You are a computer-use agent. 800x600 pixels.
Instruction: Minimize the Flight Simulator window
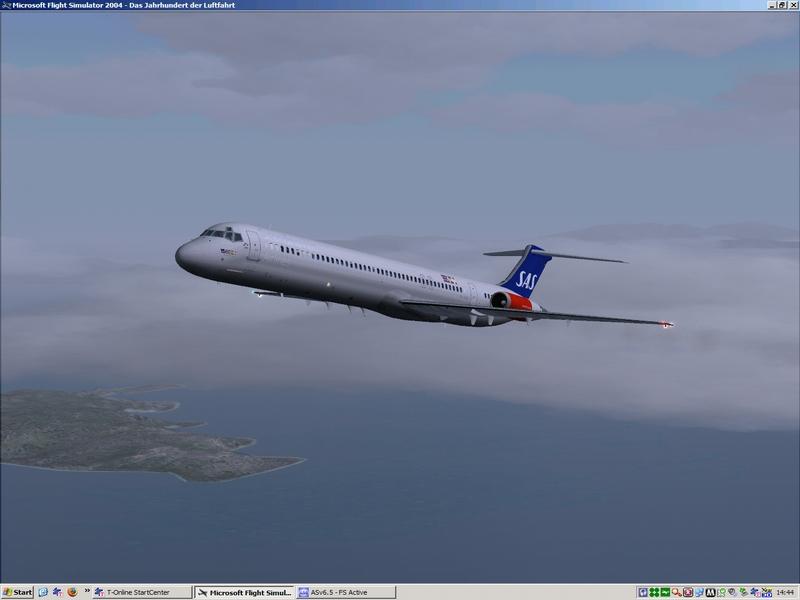point(773,5)
